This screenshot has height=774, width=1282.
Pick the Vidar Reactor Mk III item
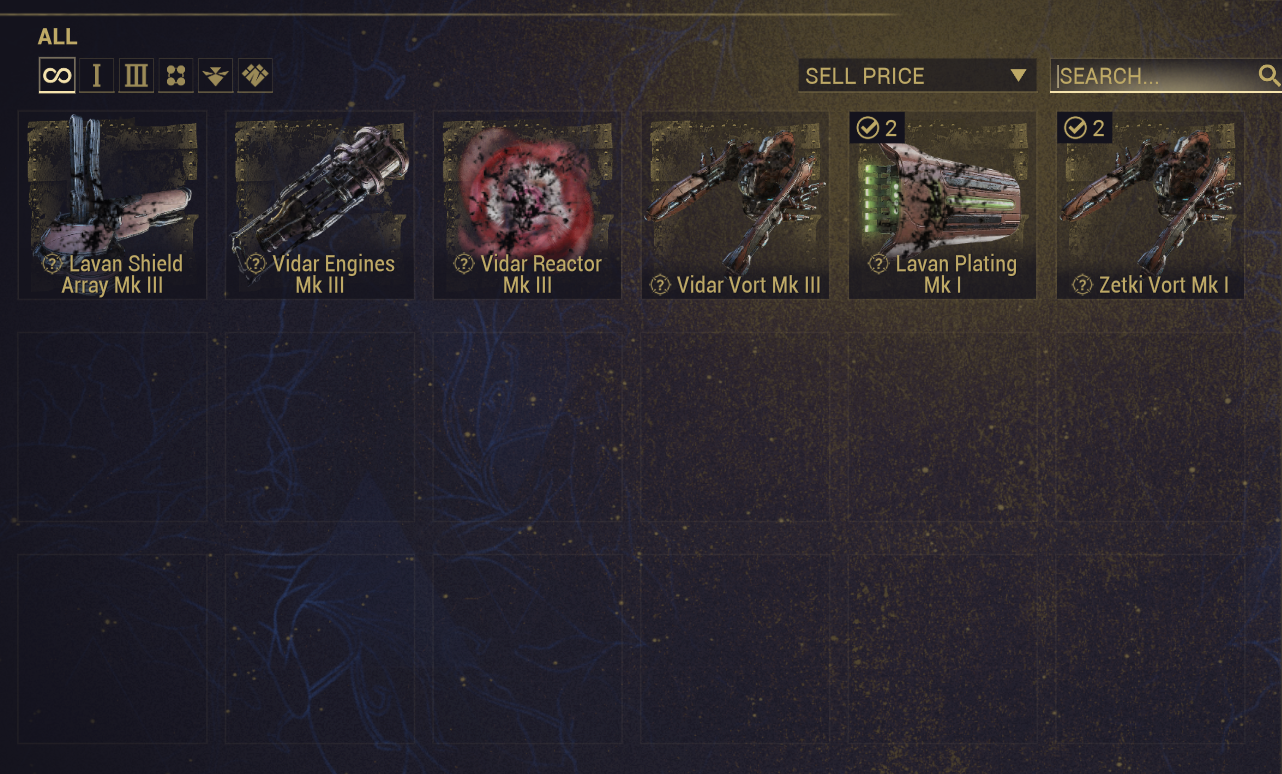click(x=528, y=205)
